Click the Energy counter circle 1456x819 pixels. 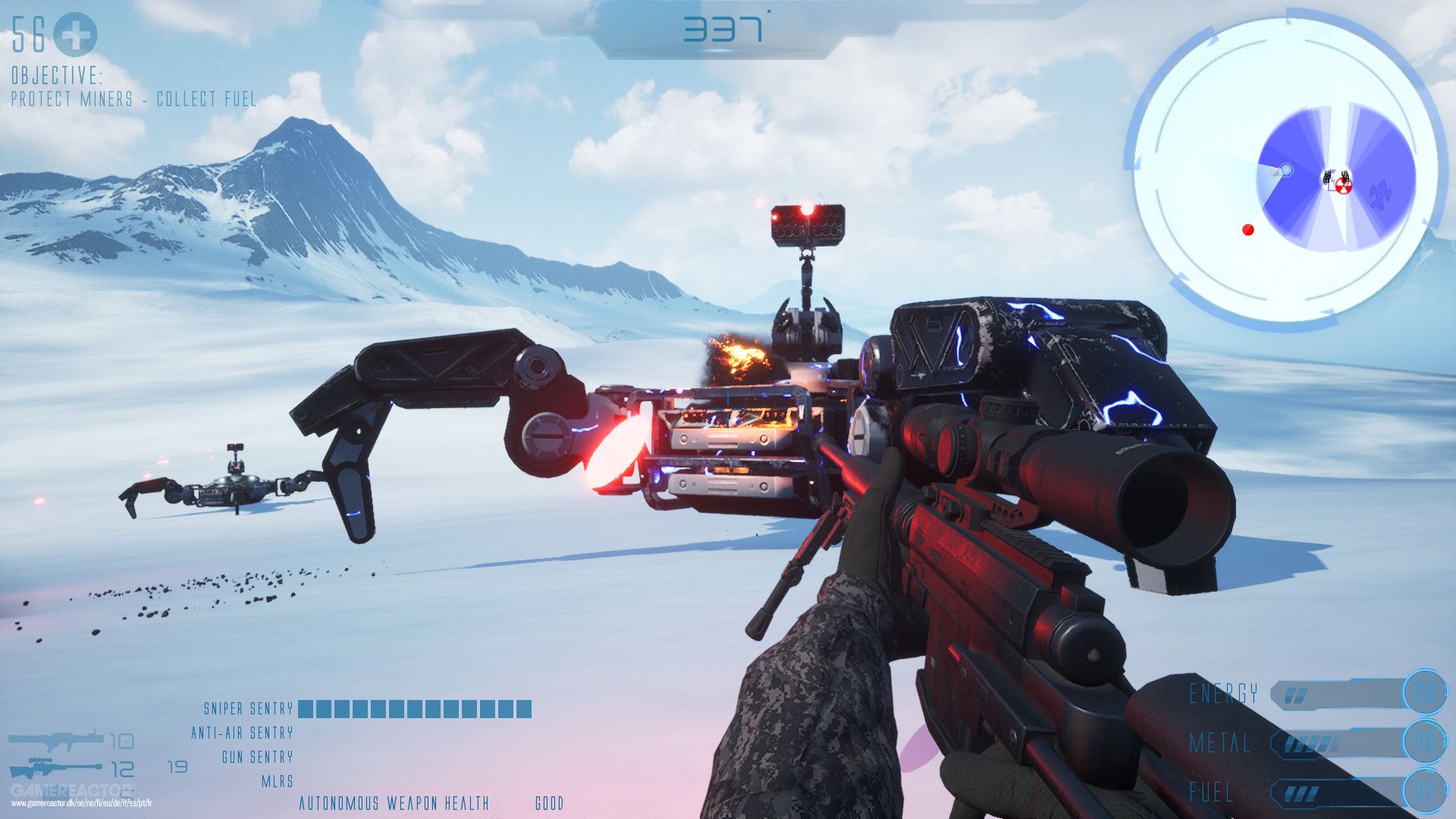(x=1426, y=693)
